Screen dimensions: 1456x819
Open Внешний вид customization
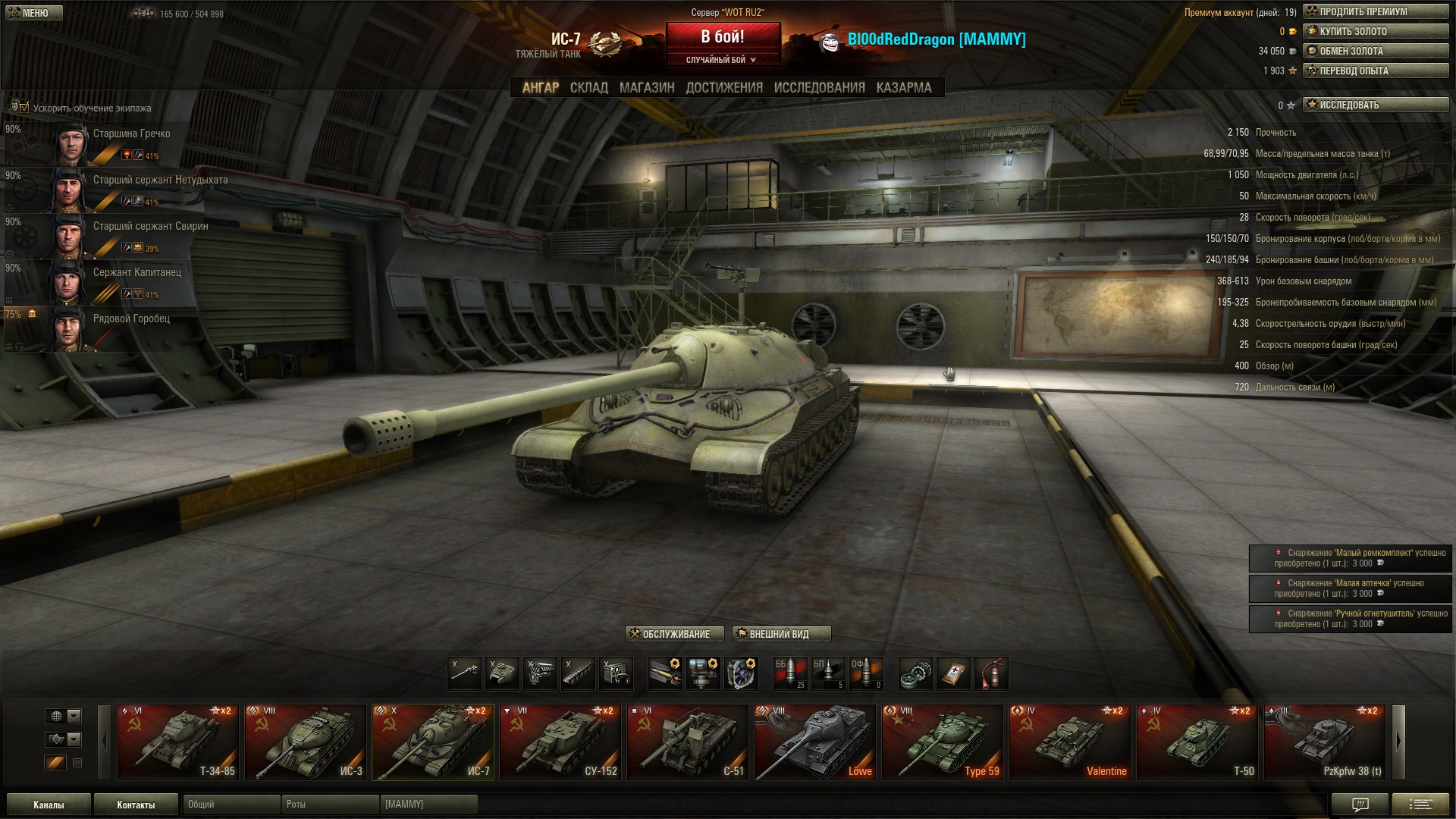(781, 634)
